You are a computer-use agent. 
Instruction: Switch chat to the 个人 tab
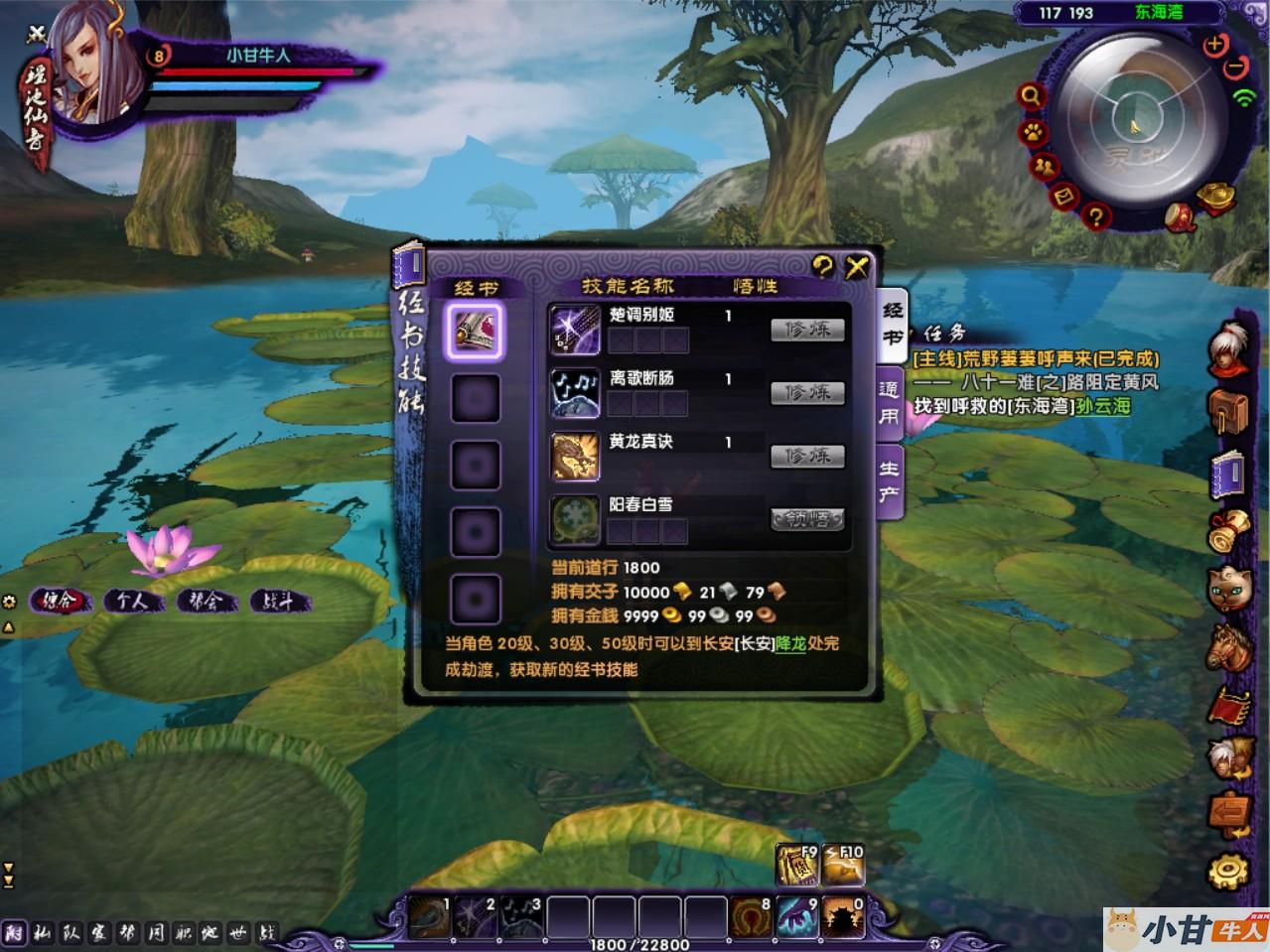(x=132, y=601)
